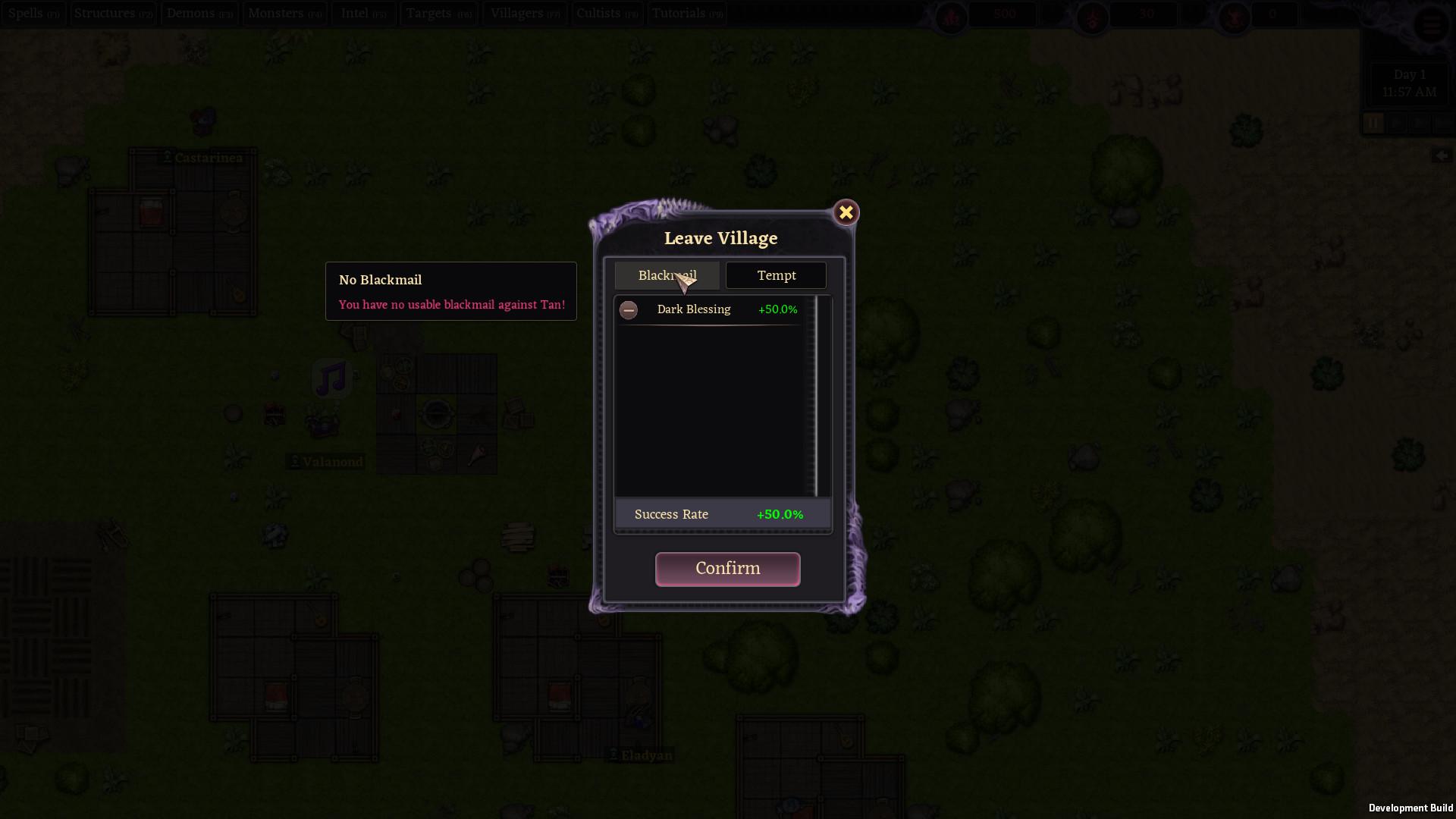
Task: Open the hamburger menu in the top-right corner
Action: coord(1432,24)
